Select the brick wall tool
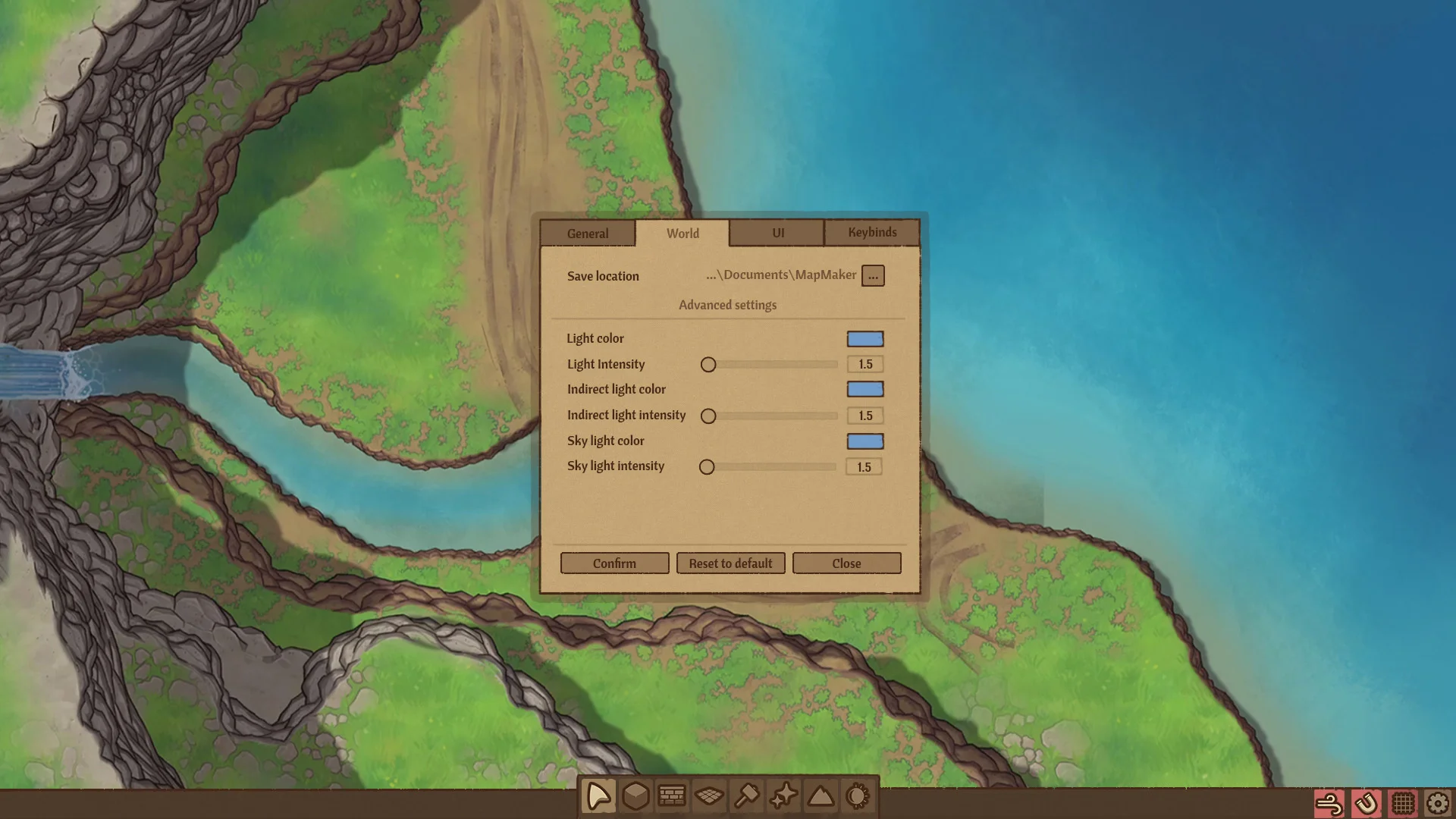 673,795
